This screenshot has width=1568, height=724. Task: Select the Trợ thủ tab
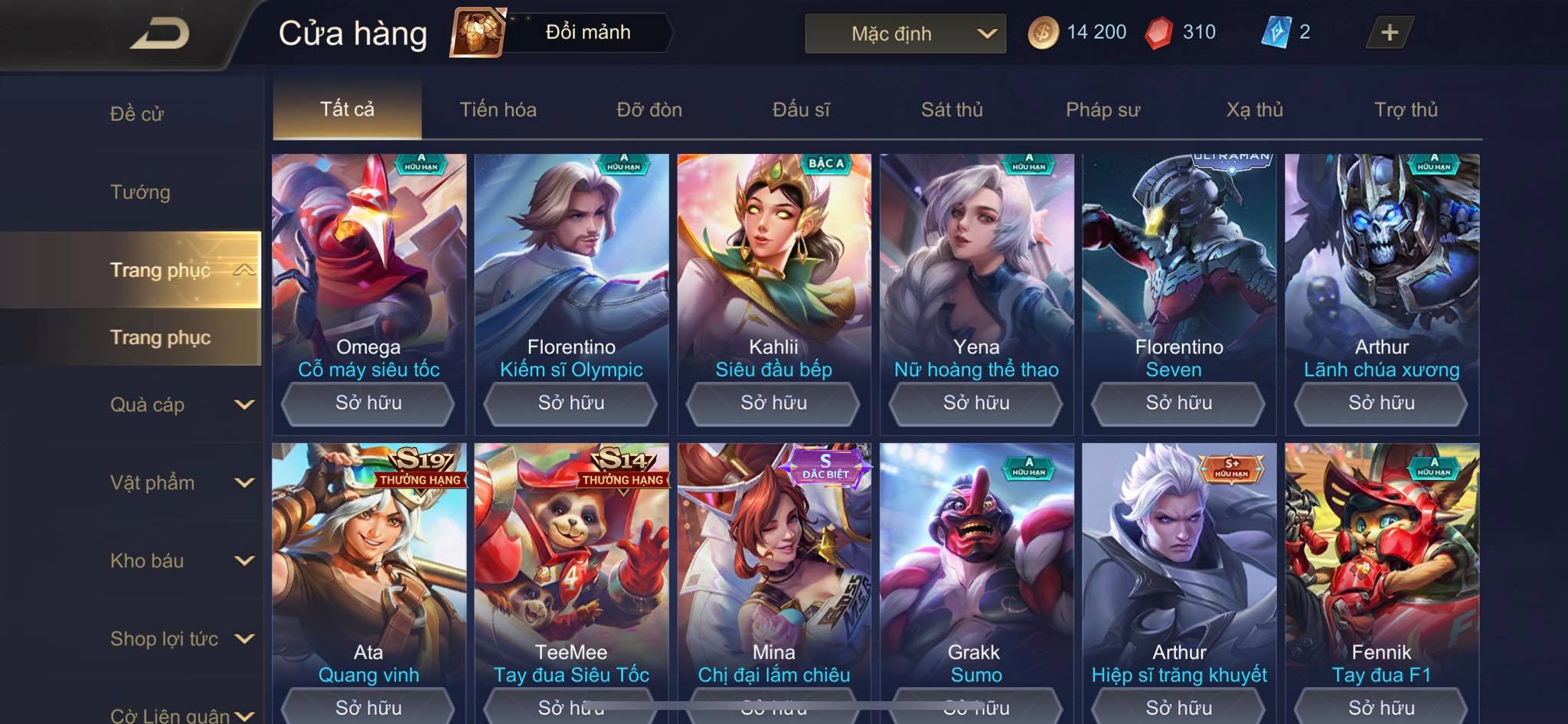pyautogui.click(x=1406, y=109)
